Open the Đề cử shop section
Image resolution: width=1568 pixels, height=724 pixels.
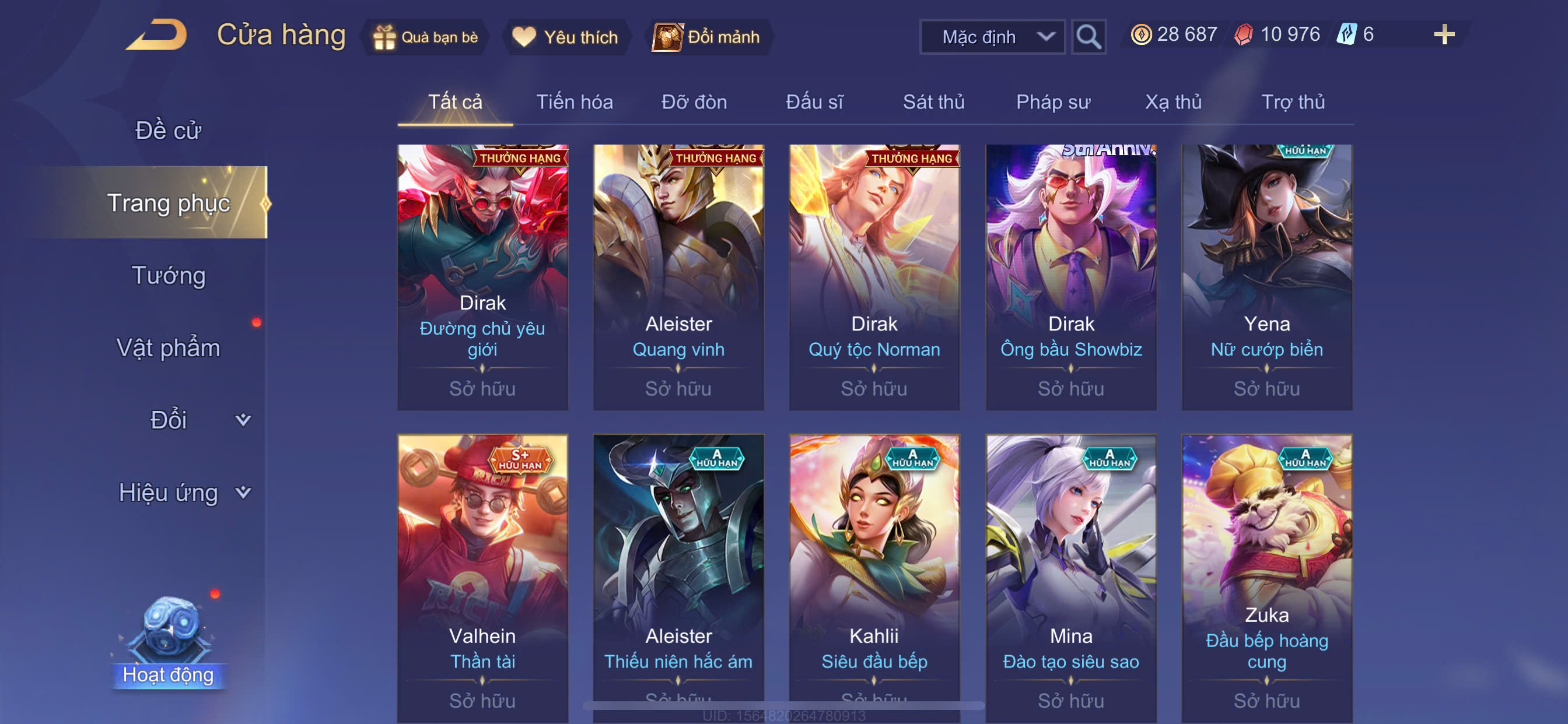[x=168, y=130]
